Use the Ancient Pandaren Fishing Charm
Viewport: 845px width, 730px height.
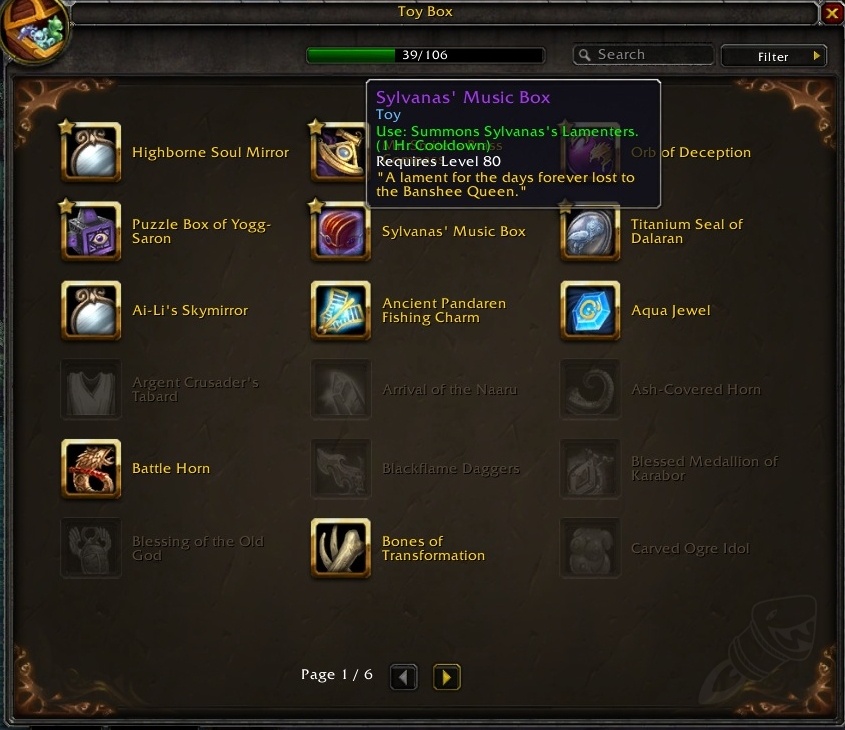[x=341, y=310]
